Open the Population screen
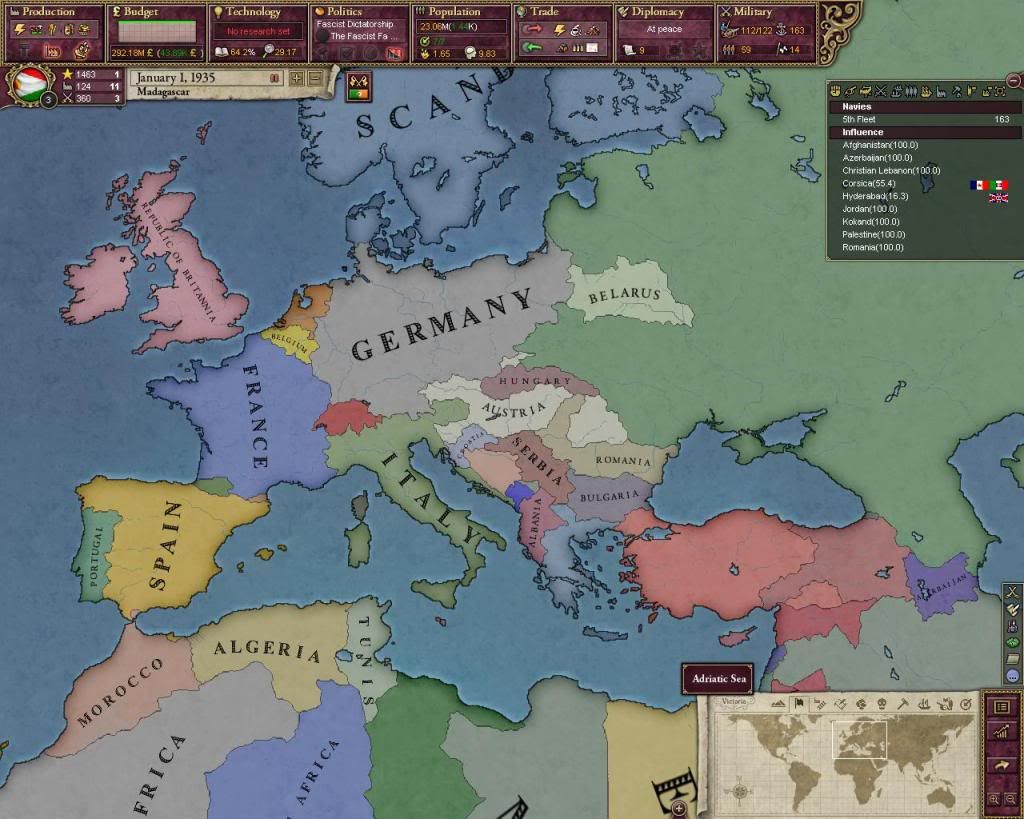Viewport: 1024px width, 819px height. coord(458,12)
